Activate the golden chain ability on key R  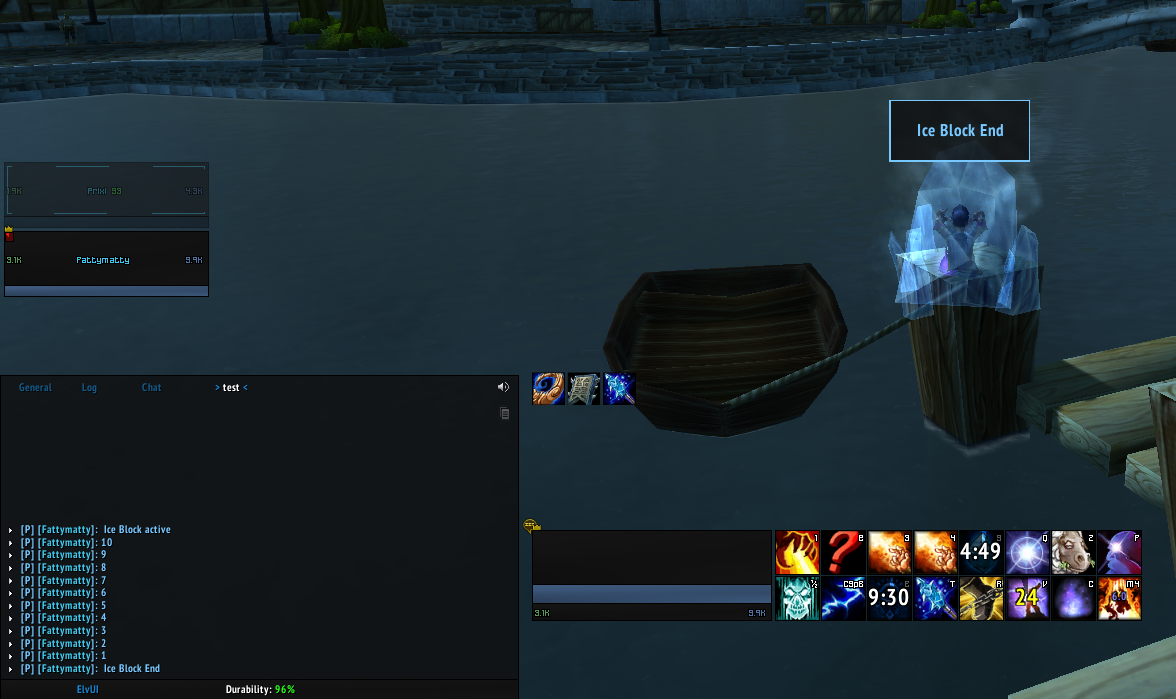(981, 598)
